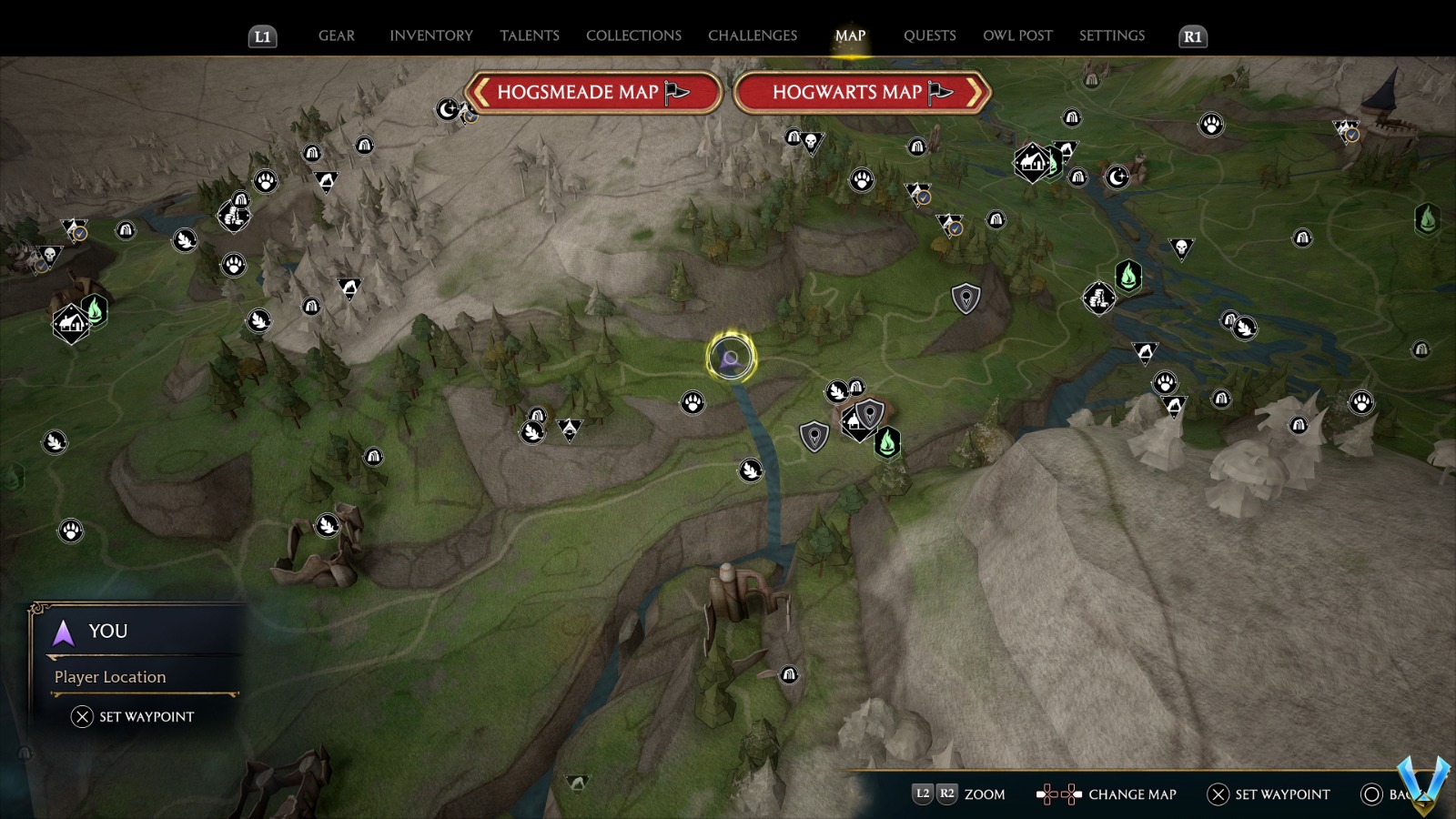Open the Quests tab
This screenshot has width=1456, height=819.
930,35
